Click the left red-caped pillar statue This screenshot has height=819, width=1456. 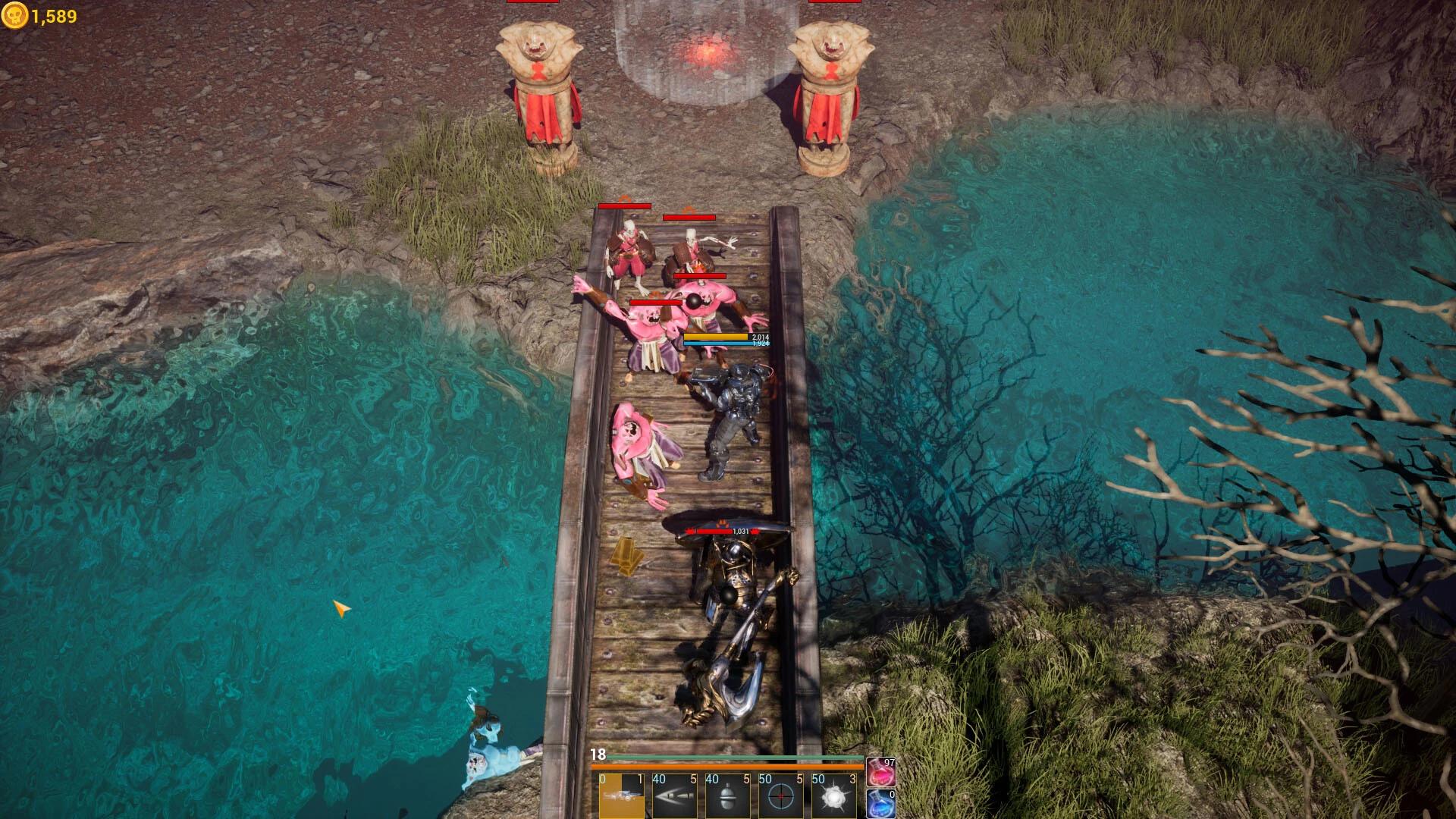(542, 91)
